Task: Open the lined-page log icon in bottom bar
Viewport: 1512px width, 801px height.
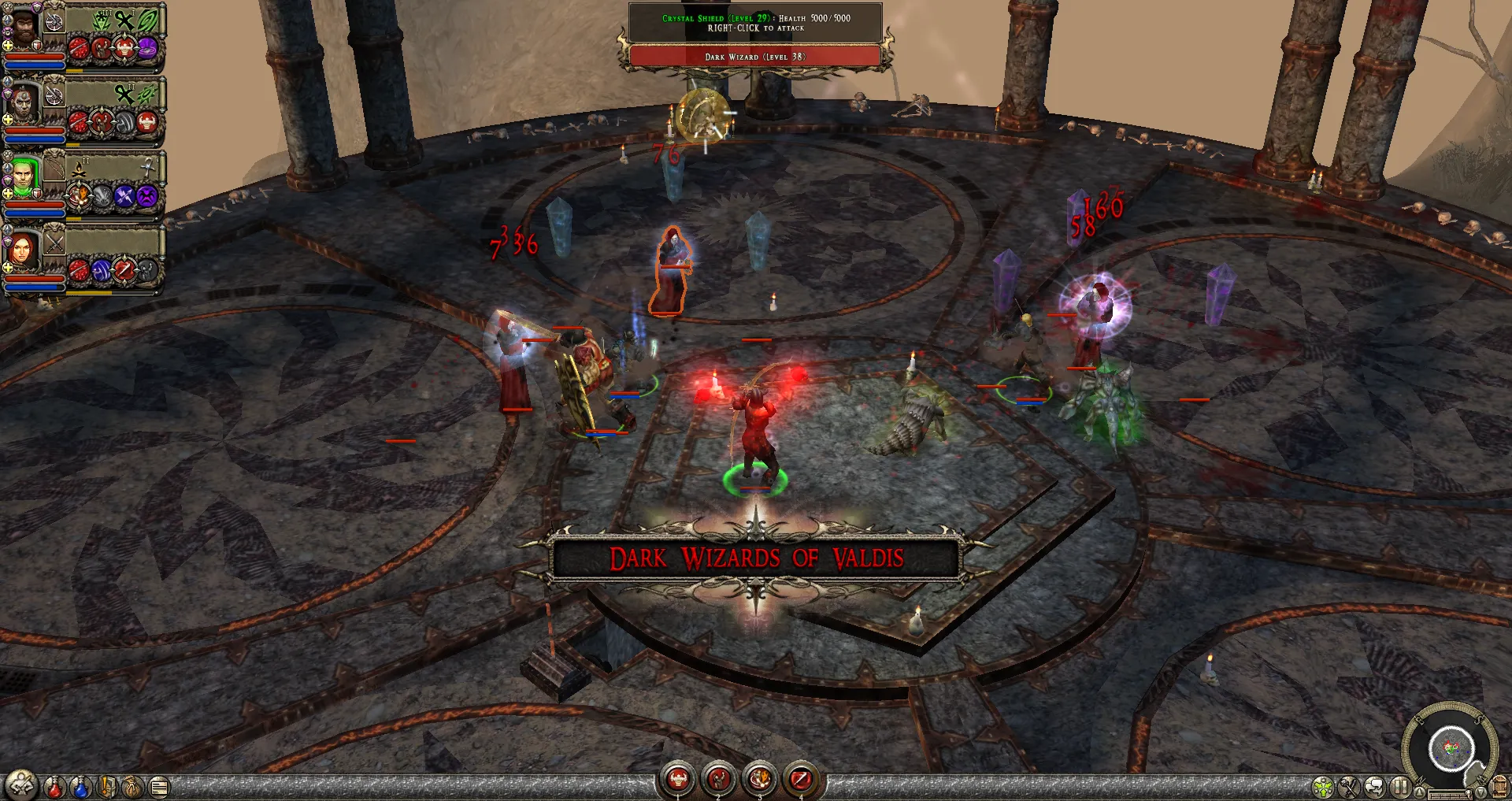Action: pyautogui.click(x=159, y=786)
